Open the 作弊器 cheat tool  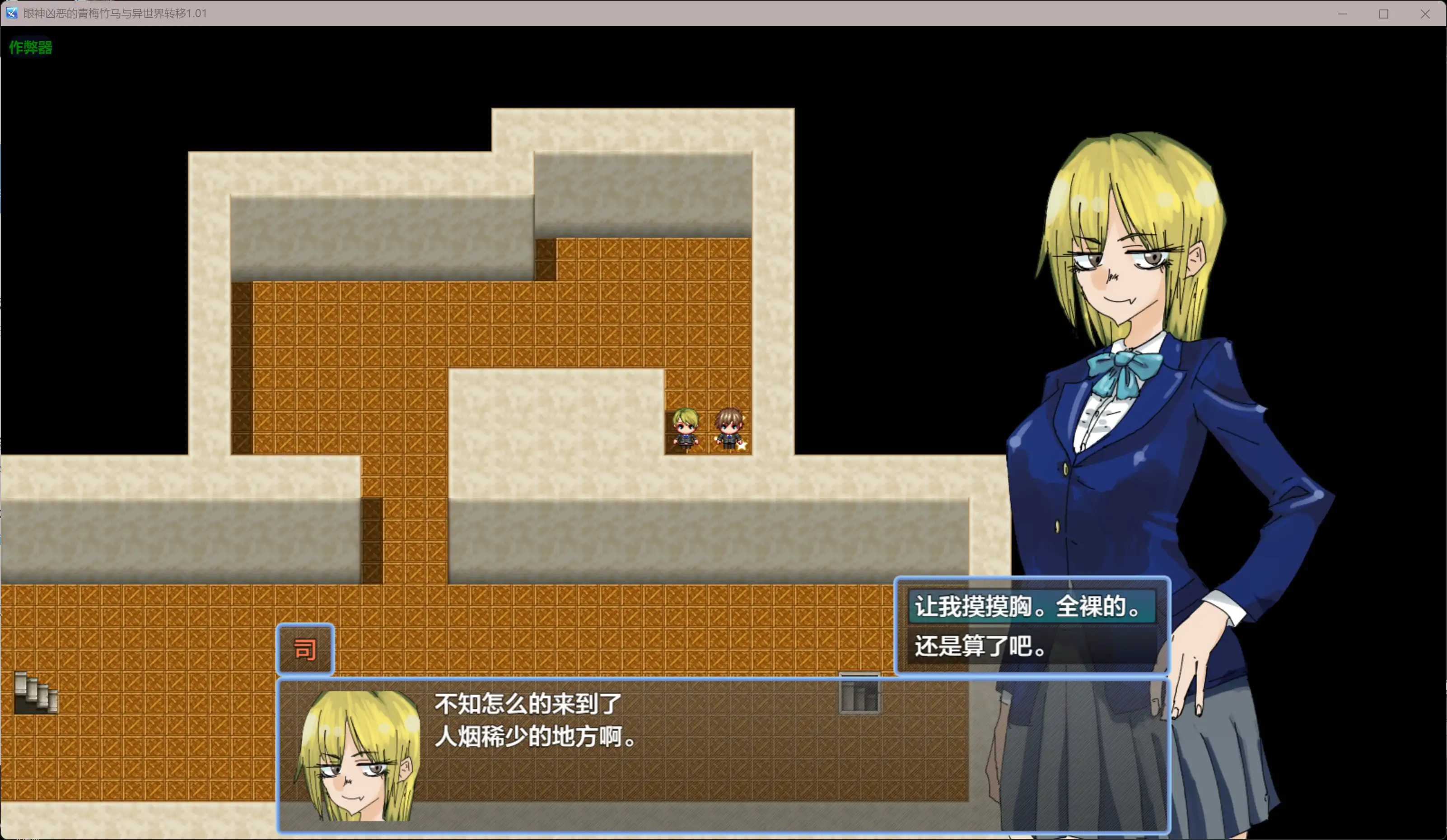point(30,48)
